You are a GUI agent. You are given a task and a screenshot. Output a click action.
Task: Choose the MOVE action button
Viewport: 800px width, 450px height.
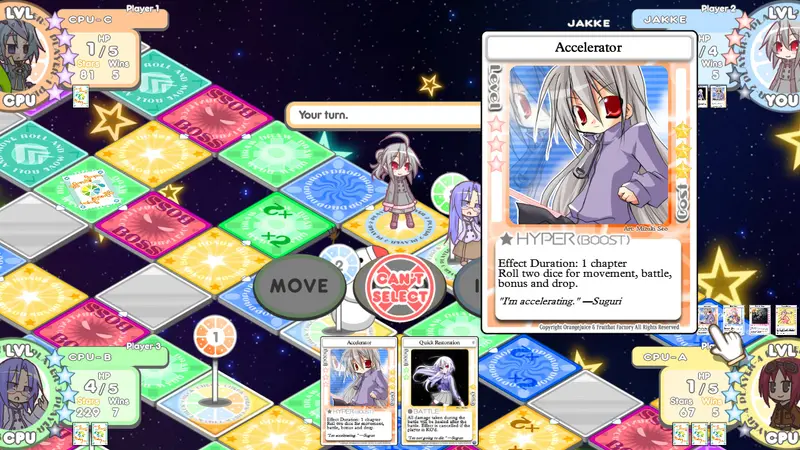[301, 286]
